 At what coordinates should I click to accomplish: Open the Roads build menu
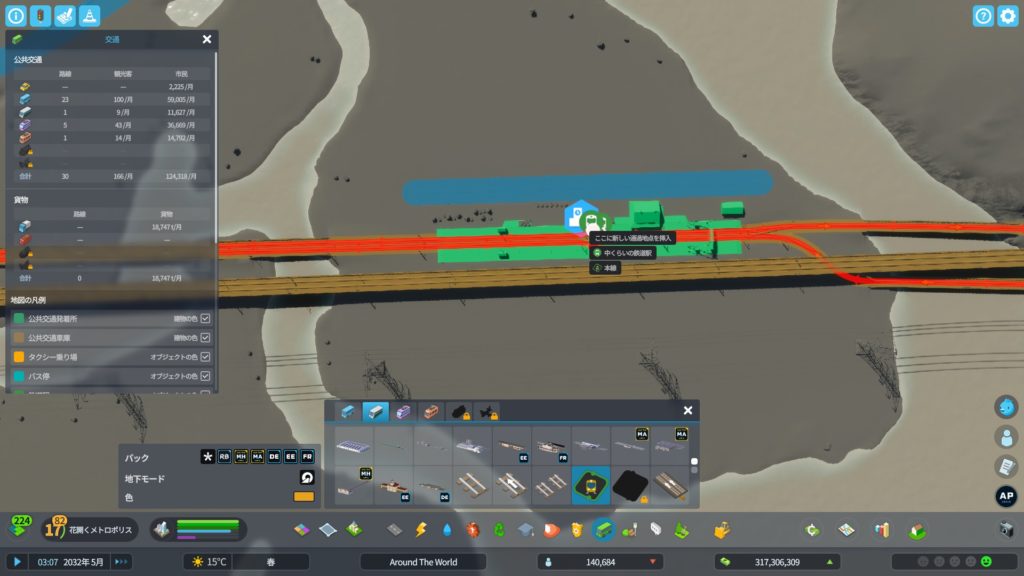click(395, 529)
